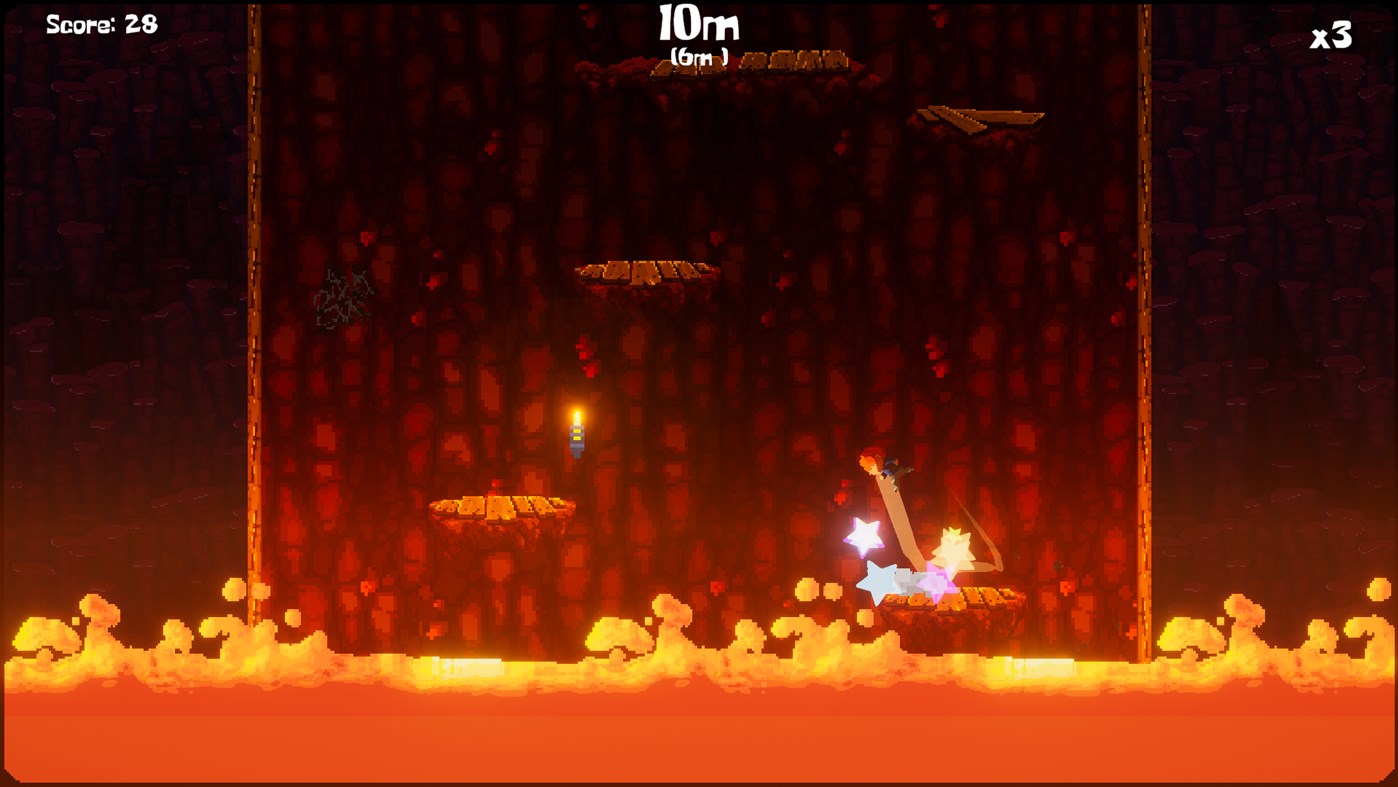This screenshot has width=1398, height=787.
Task: Expand the 10m altitude label
Action: pos(698,22)
